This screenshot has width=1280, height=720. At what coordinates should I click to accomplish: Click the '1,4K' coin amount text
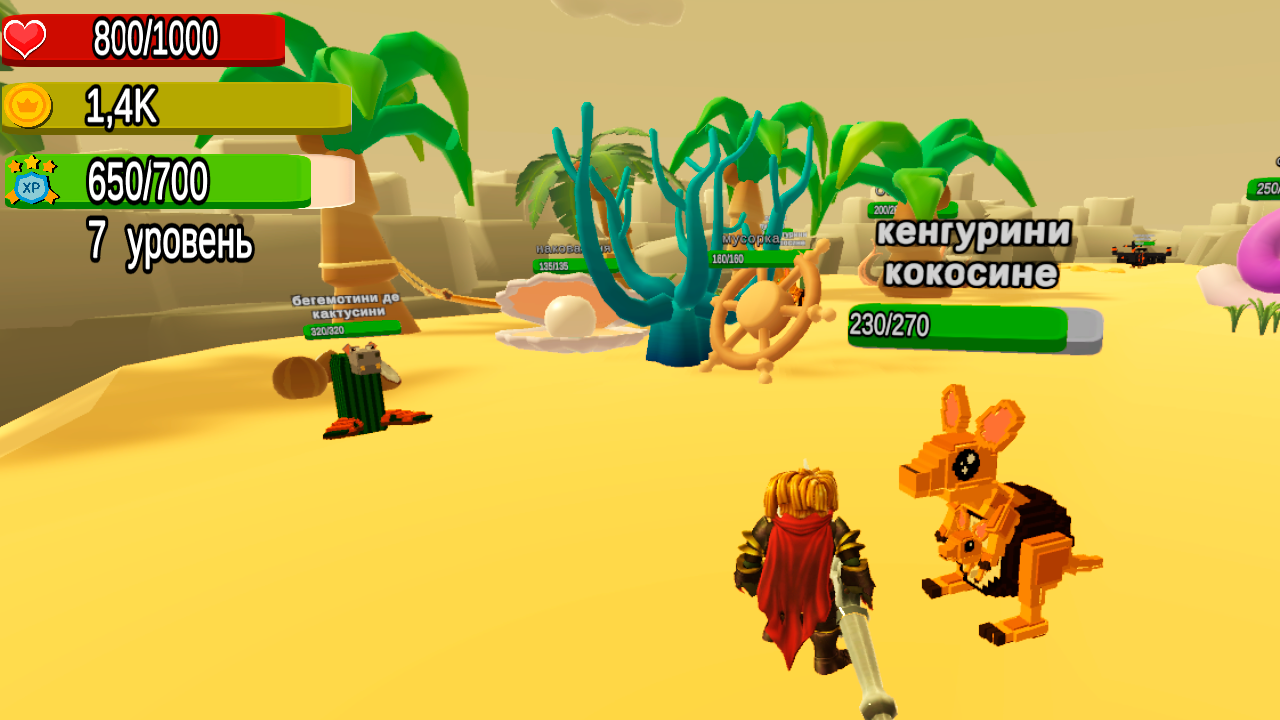coord(120,105)
